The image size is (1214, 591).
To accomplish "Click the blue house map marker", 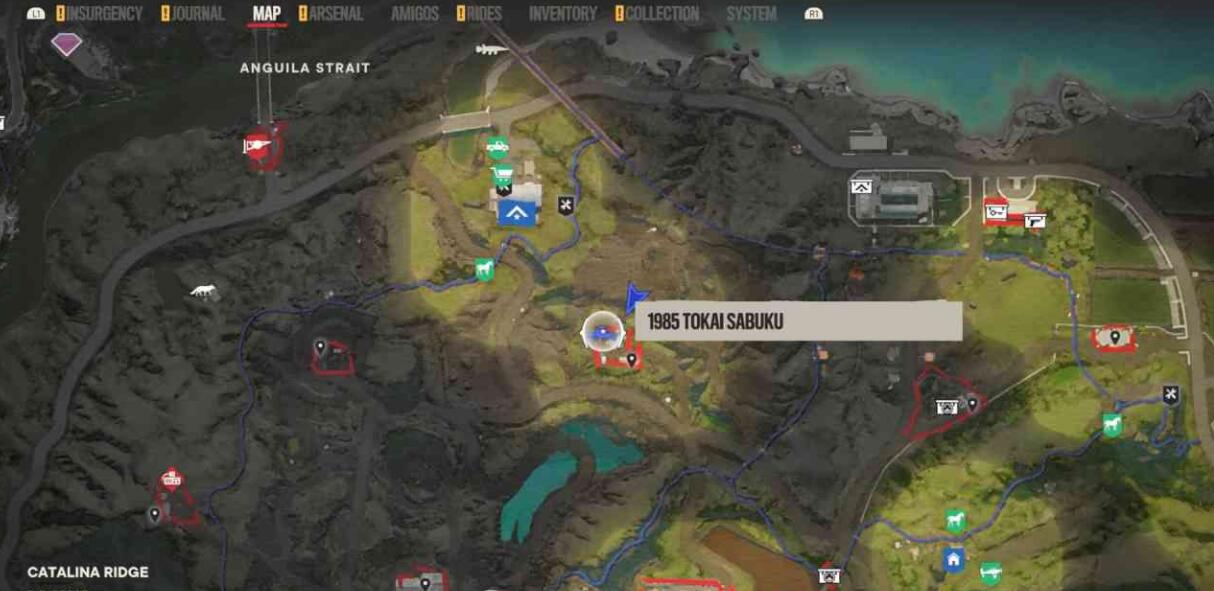I will coord(953,560).
